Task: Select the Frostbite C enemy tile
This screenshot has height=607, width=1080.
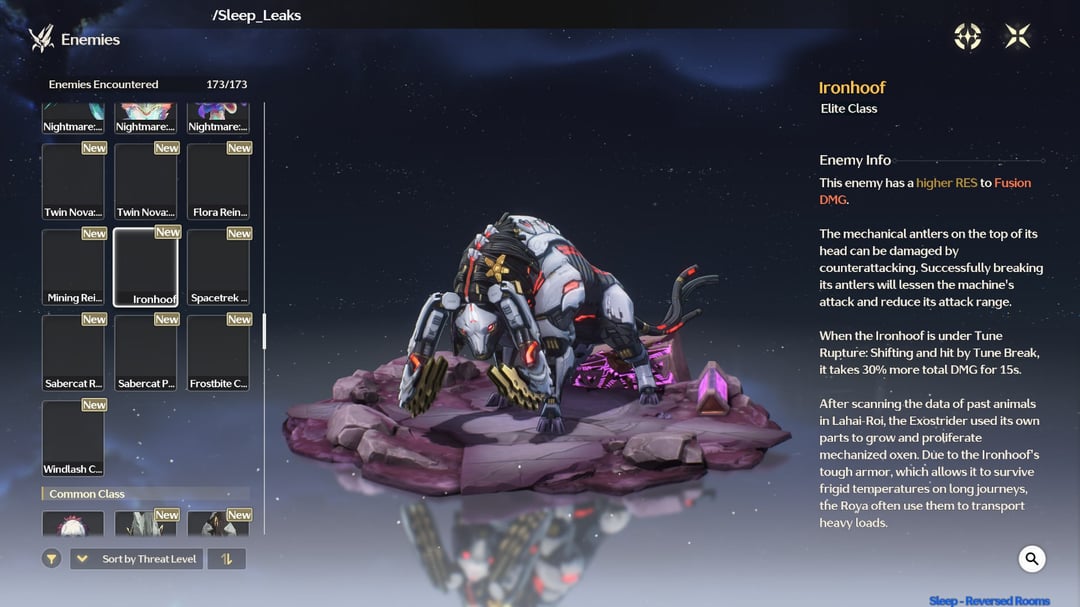Action: [x=218, y=353]
